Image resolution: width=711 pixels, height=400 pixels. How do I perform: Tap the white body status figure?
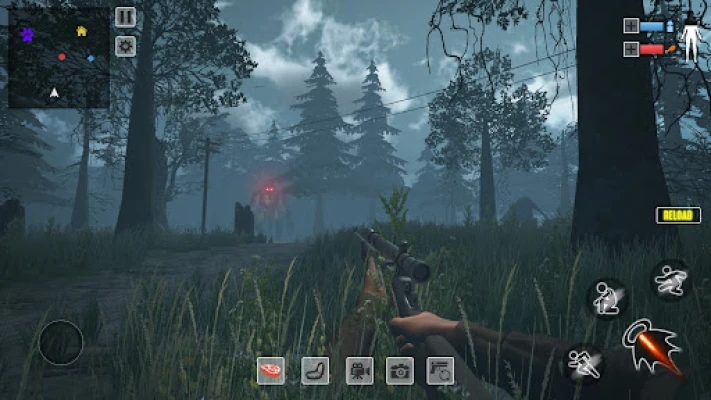click(x=690, y=38)
